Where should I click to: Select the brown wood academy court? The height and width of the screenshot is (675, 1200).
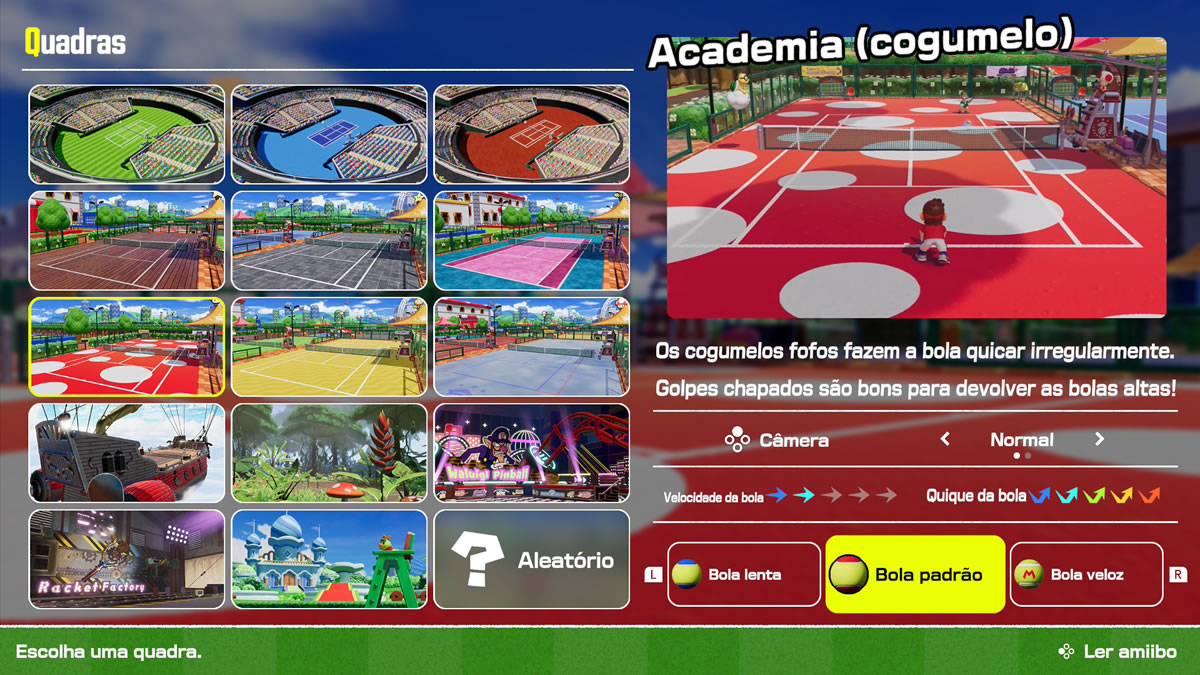(x=127, y=241)
